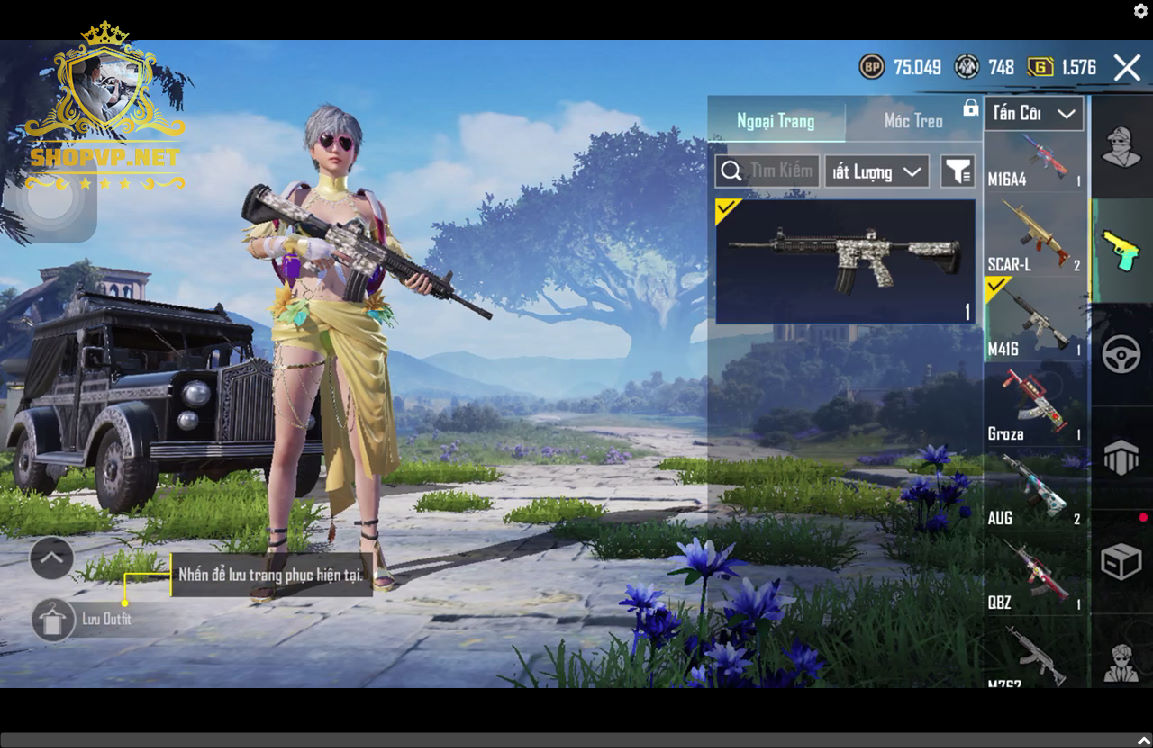This screenshot has width=1153, height=748.
Task: Choose the QBZ weapon entry
Action: 1034,575
